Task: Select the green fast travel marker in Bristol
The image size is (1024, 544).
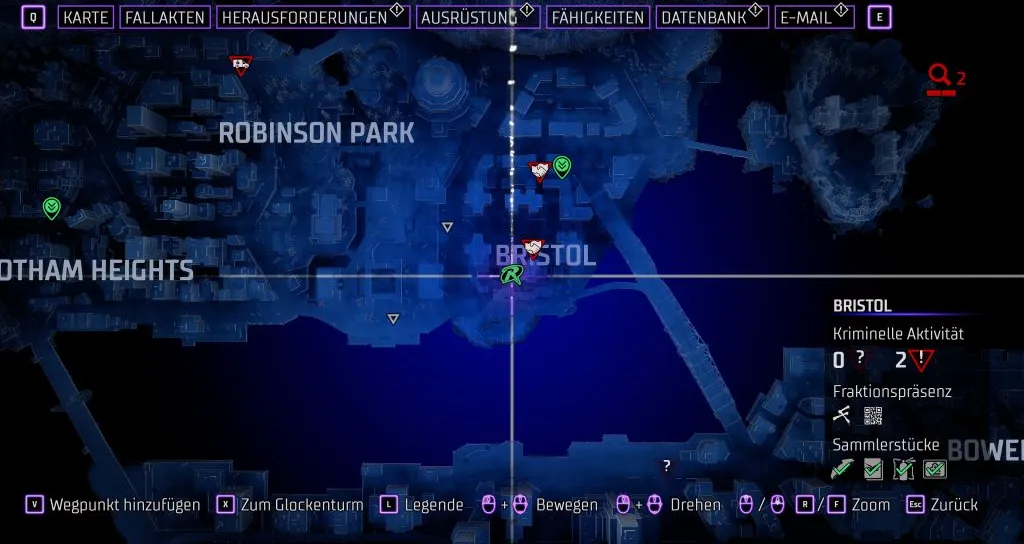Action: [562, 166]
